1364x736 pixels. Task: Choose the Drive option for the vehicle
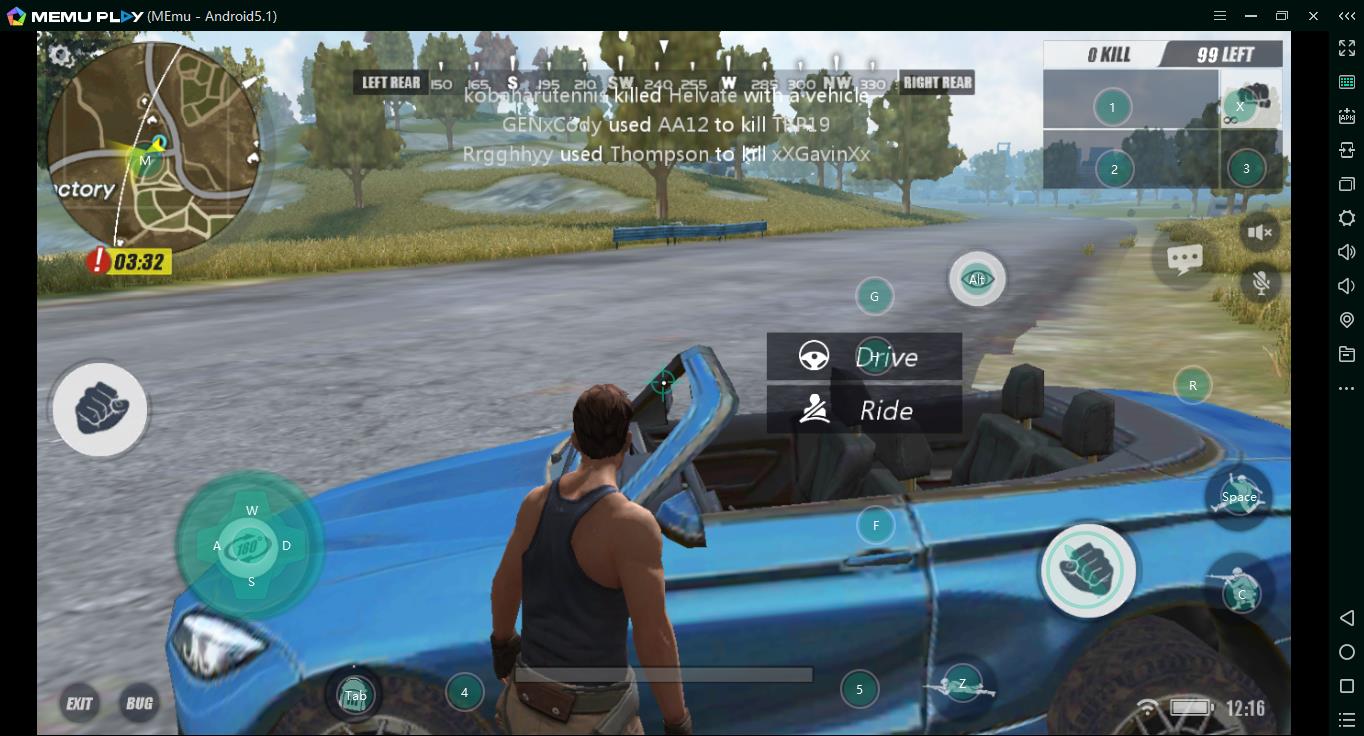(864, 357)
